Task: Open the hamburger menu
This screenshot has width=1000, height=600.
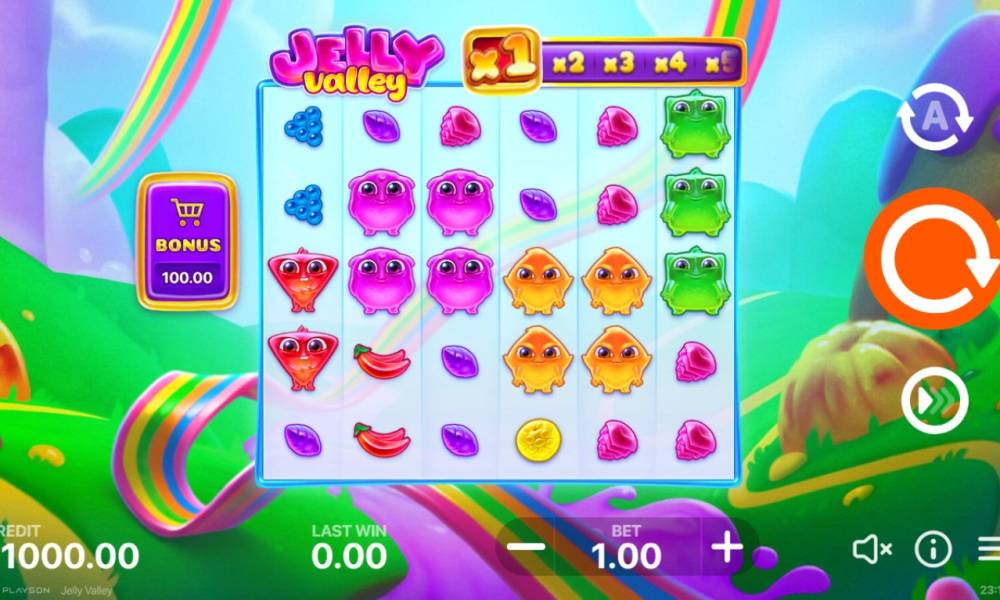Action: (x=990, y=548)
